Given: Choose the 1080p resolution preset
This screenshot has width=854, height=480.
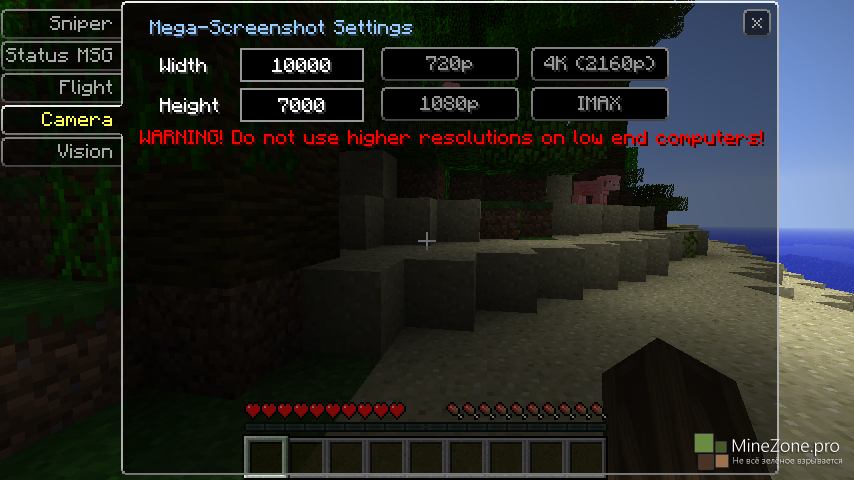Looking at the screenshot, I should tap(450, 104).
